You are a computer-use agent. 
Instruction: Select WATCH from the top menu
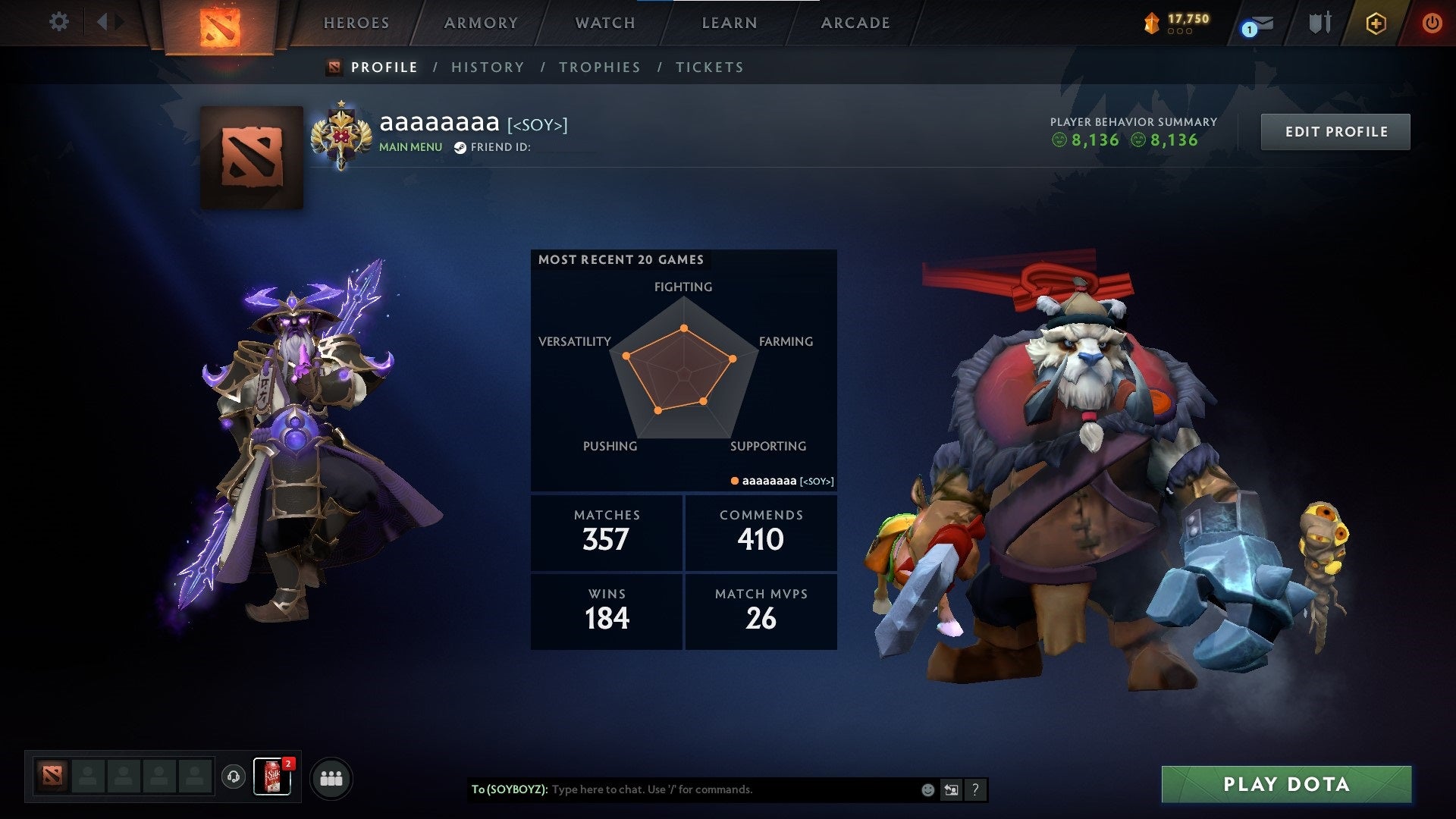(x=604, y=23)
